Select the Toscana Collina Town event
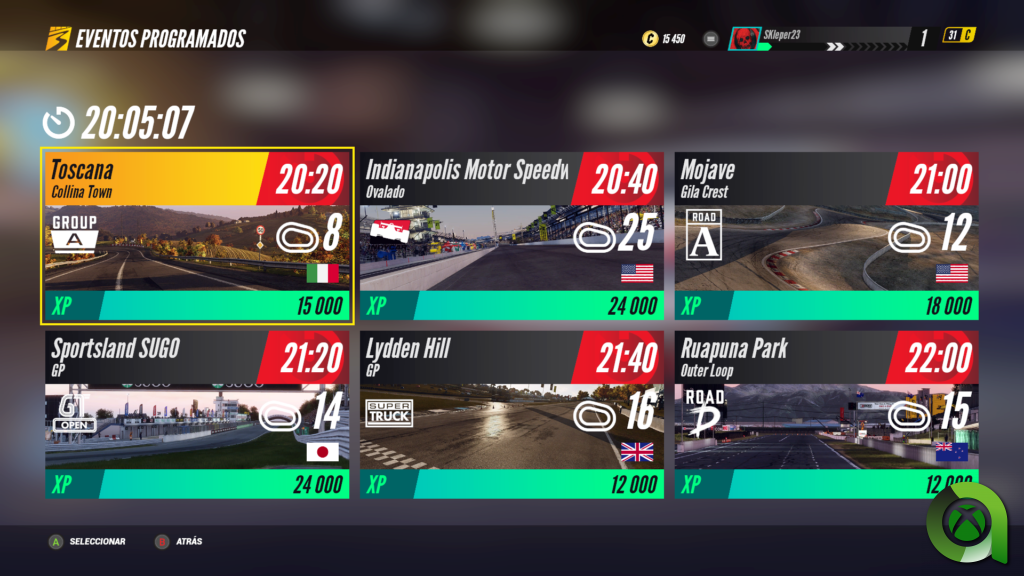Screen dimensions: 1024x576 click(197, 237)
